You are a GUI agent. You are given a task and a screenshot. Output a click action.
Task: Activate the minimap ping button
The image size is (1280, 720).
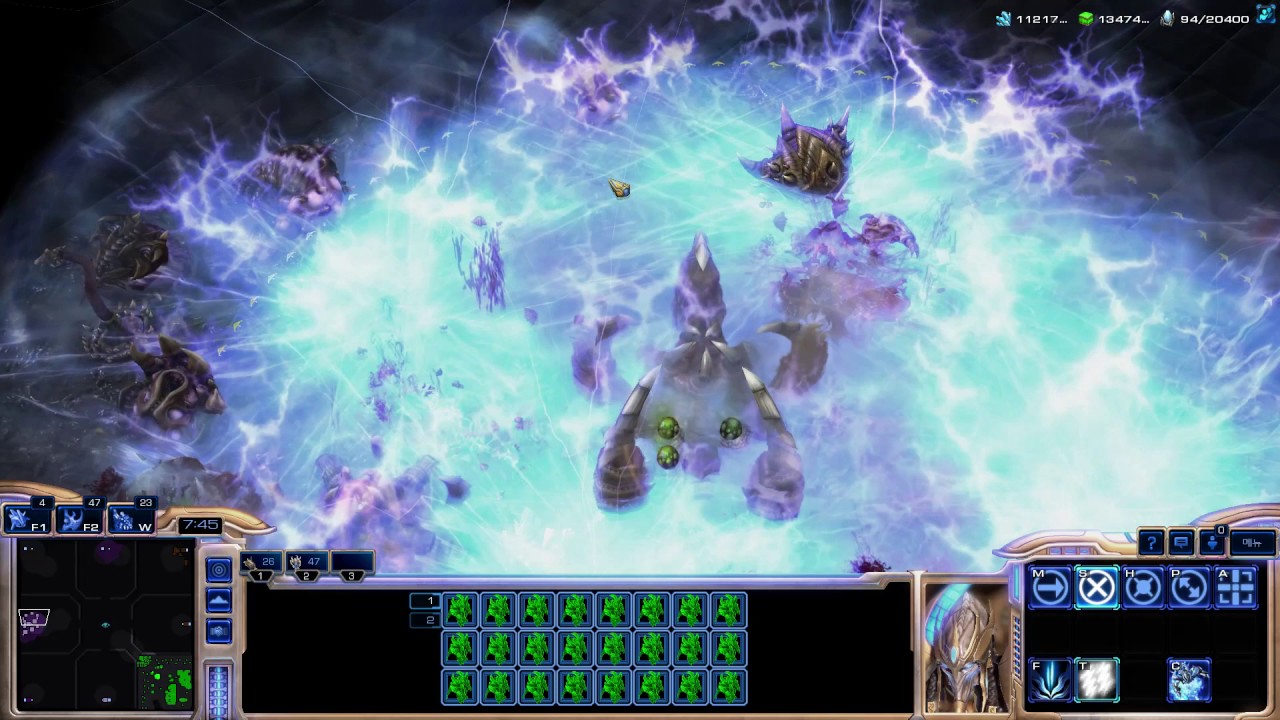(x=219, y=570)
